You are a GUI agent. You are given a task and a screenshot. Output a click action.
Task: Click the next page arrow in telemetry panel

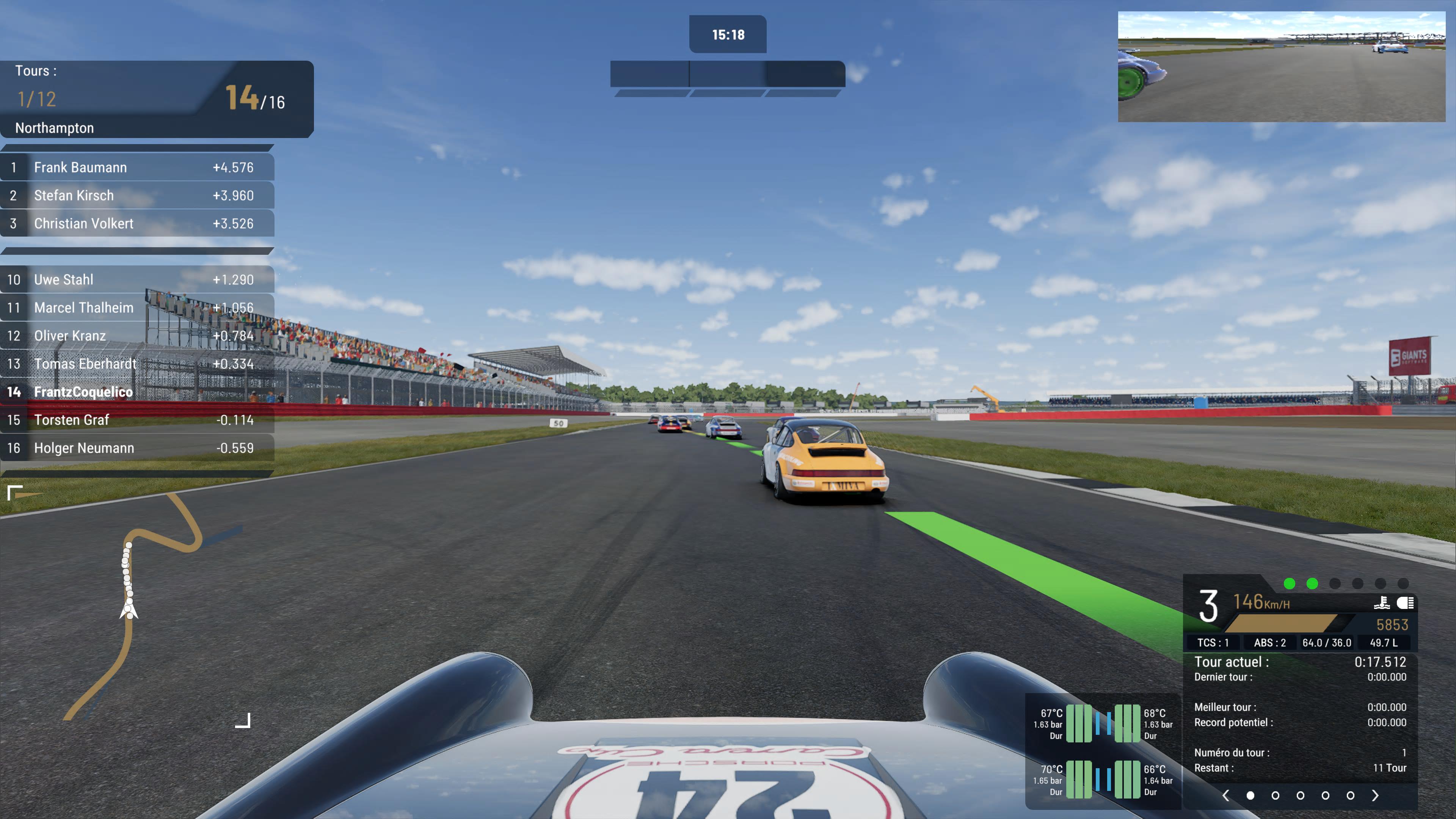click(x=1375, y=796)
